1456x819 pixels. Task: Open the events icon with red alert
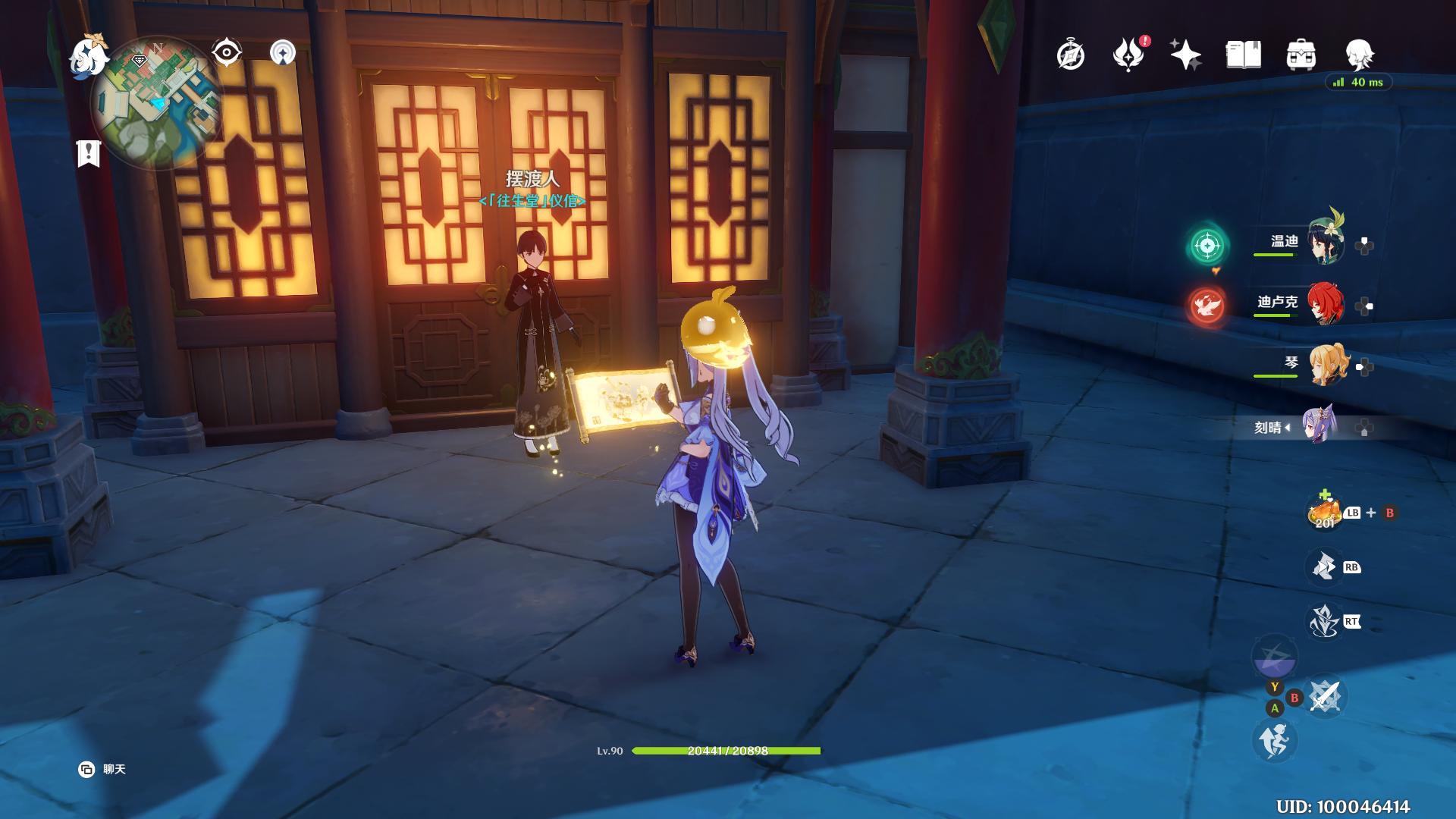(x=1128, y=55)
